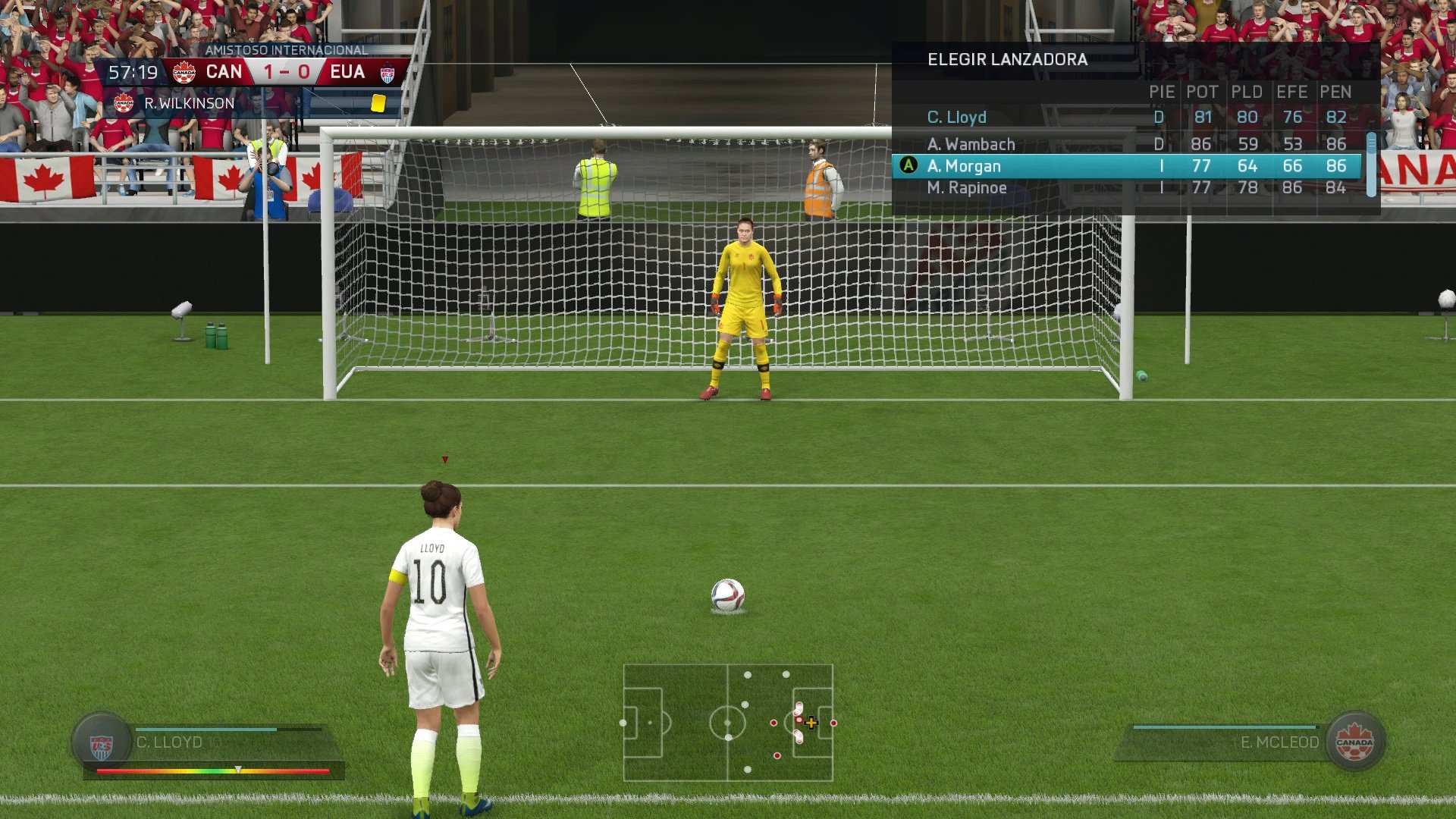Click the ELEGIR LANZADORA panel header
The height and width of the screenshot is (819, 1456).
click(1007, 59)
